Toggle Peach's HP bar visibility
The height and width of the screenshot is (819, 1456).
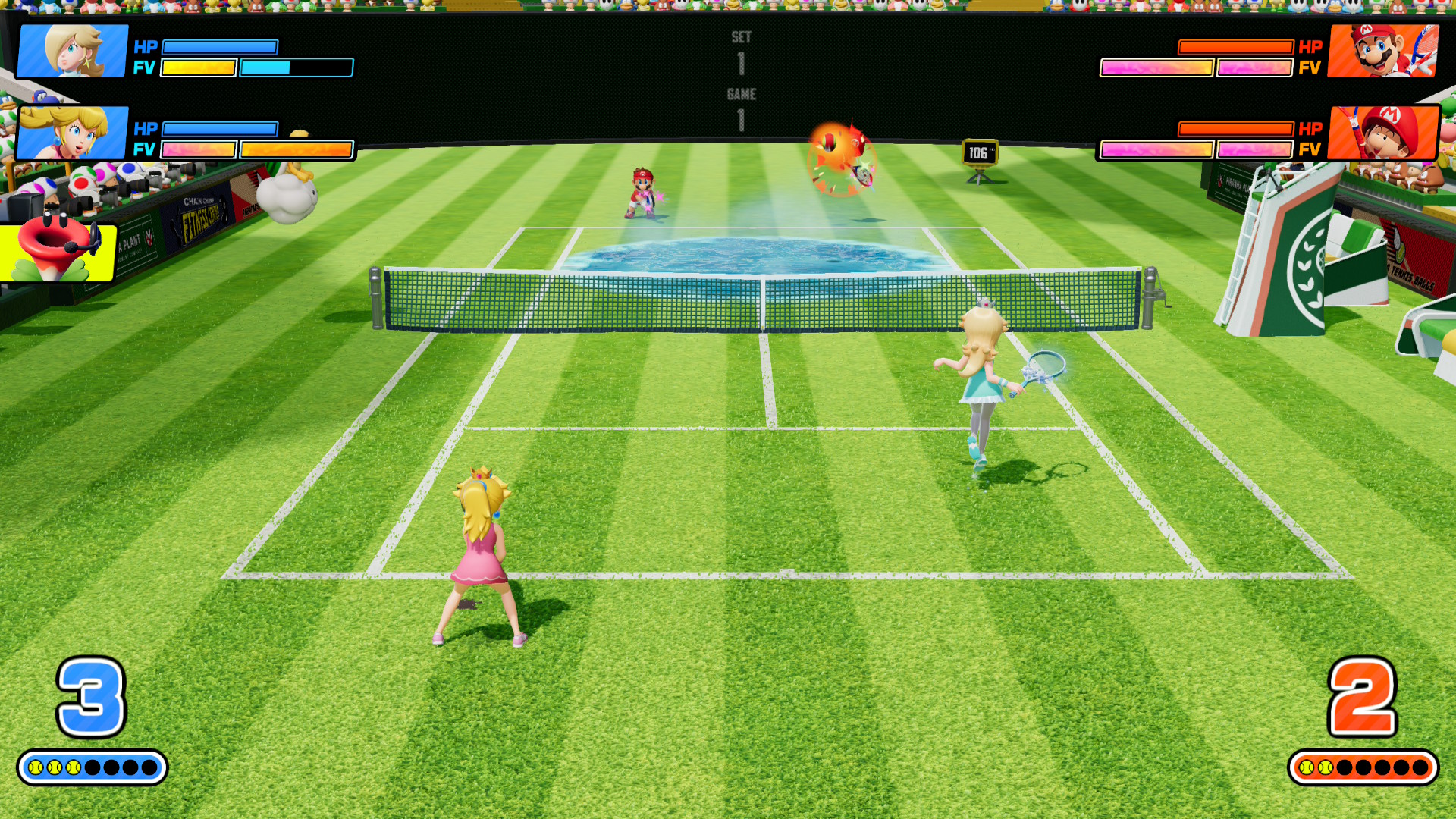(x=220, y=129)
